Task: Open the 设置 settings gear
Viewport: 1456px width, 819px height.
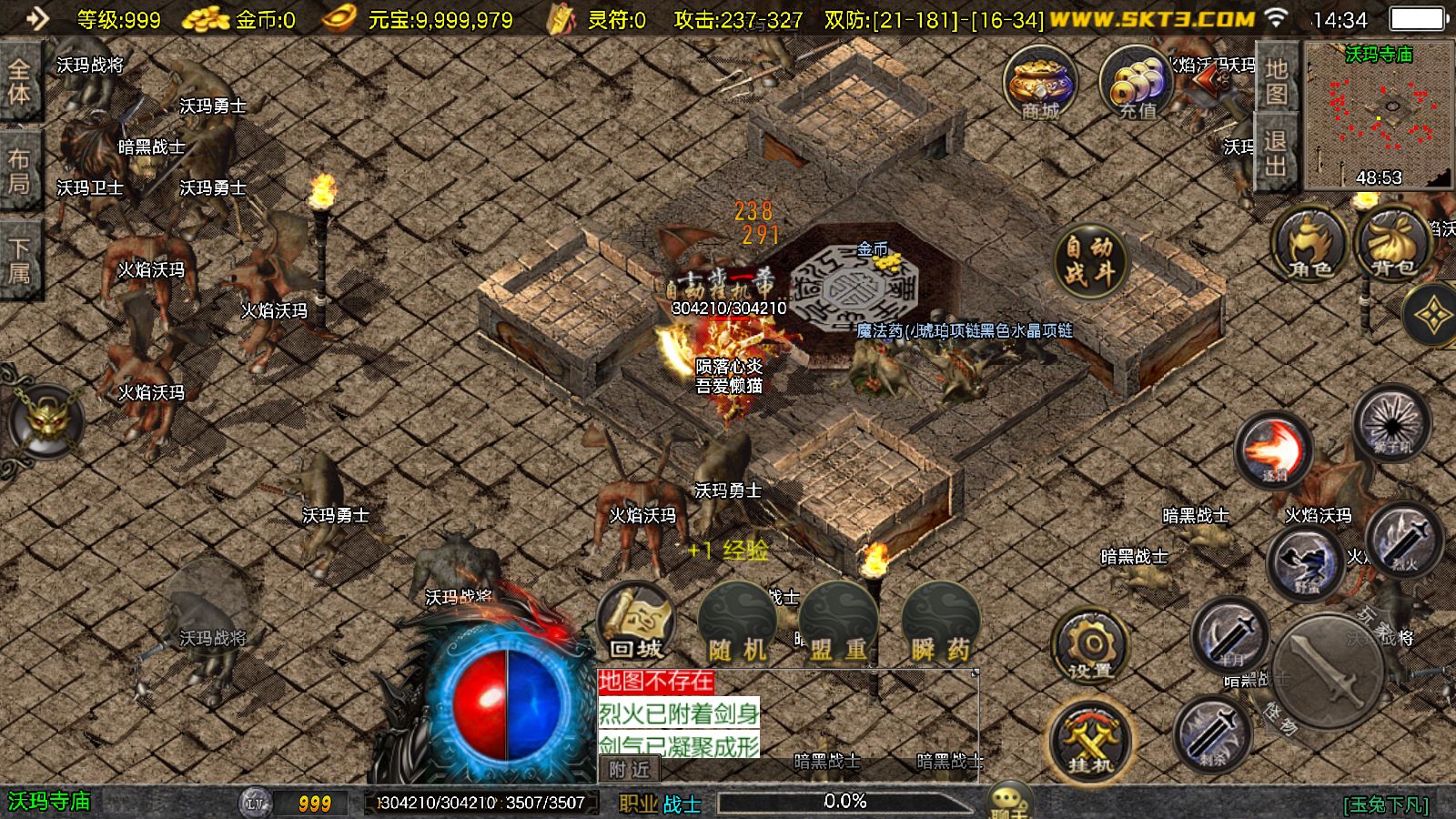Action: [1090, 646]
